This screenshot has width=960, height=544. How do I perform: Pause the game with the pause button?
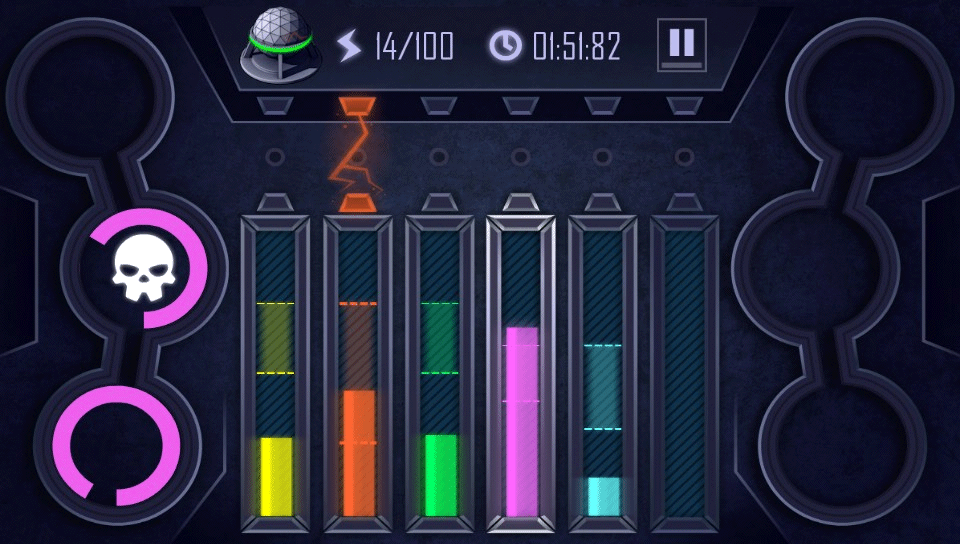tap(682, 45)
